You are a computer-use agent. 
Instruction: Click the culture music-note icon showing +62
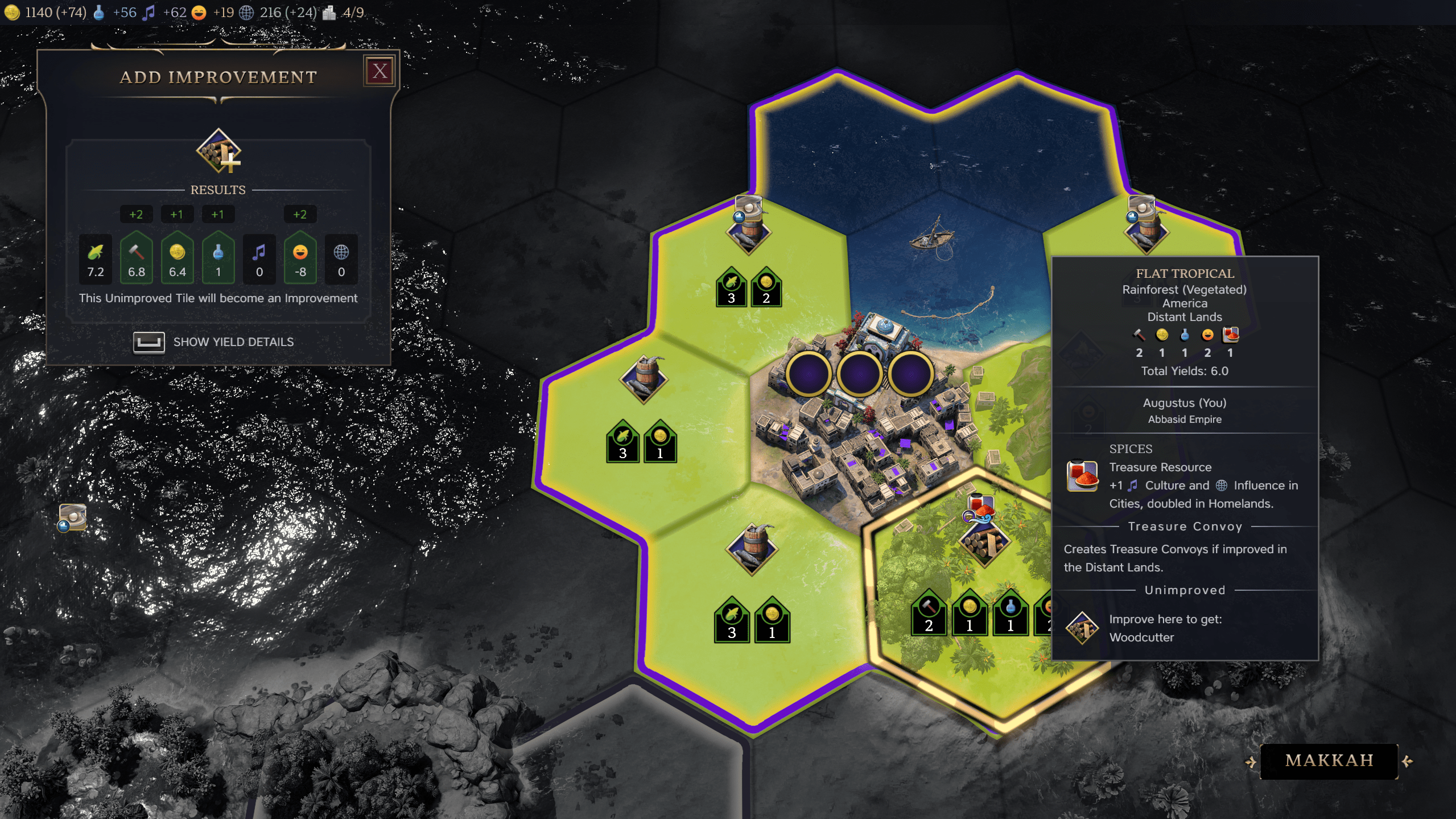click(x=150, y=12)
